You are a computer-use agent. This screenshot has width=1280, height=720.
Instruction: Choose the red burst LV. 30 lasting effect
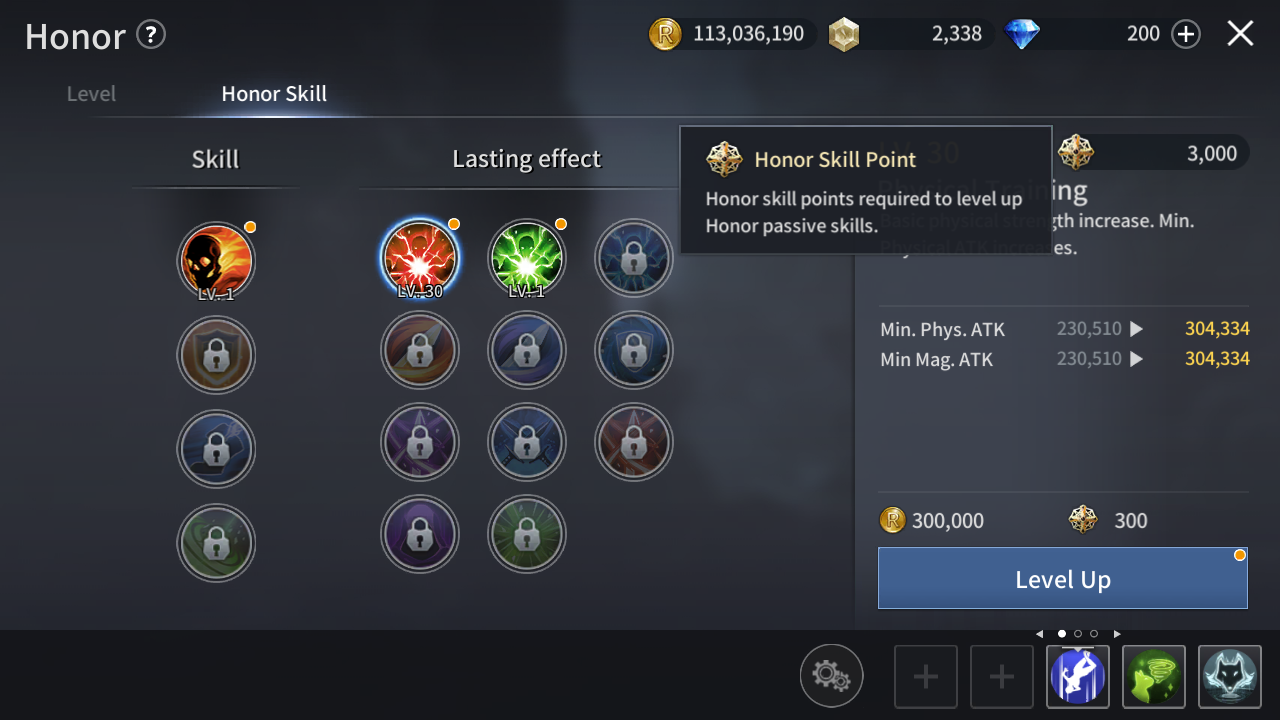(420, 258)
